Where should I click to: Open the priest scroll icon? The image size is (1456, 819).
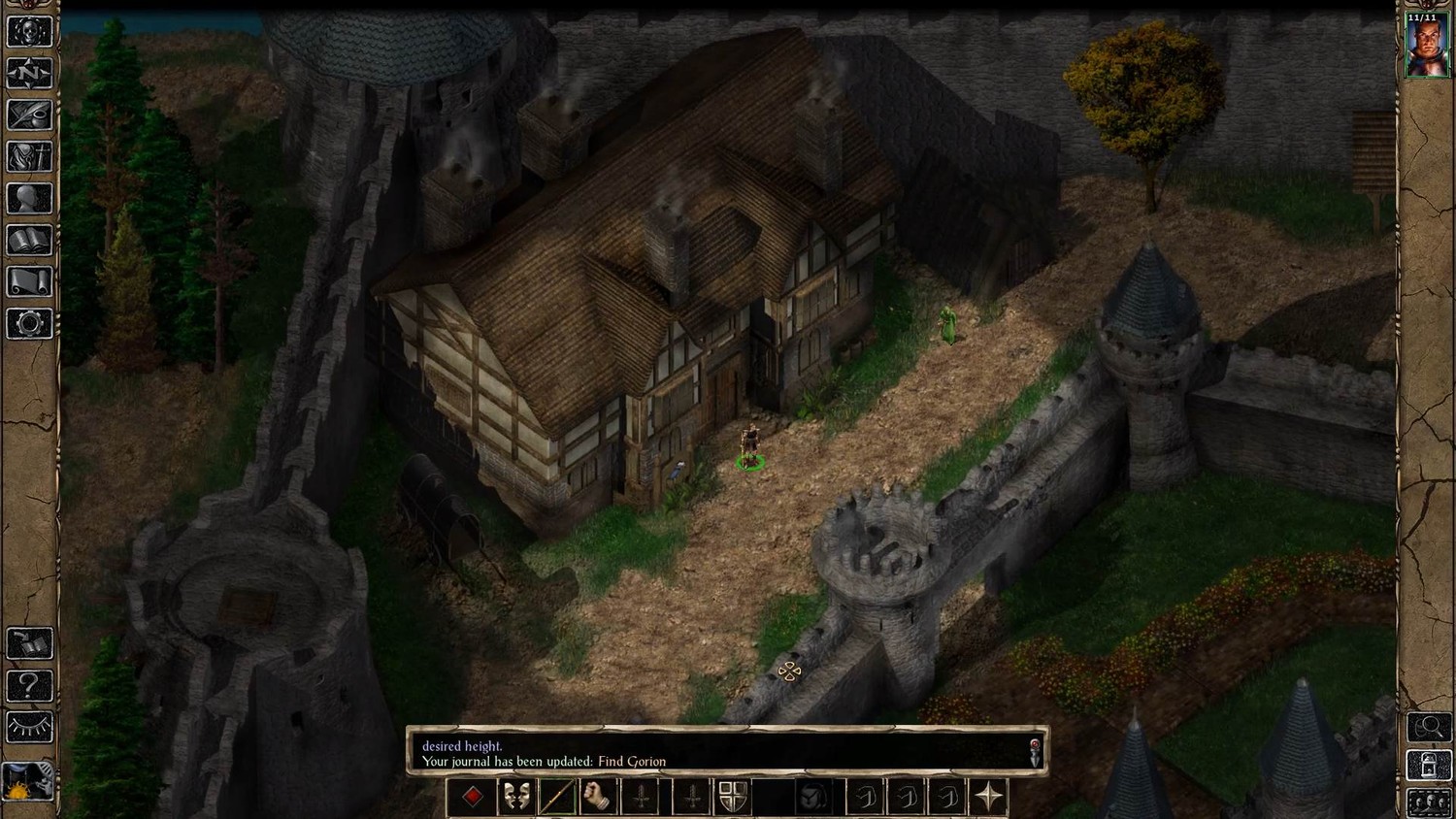coord(29,281)
